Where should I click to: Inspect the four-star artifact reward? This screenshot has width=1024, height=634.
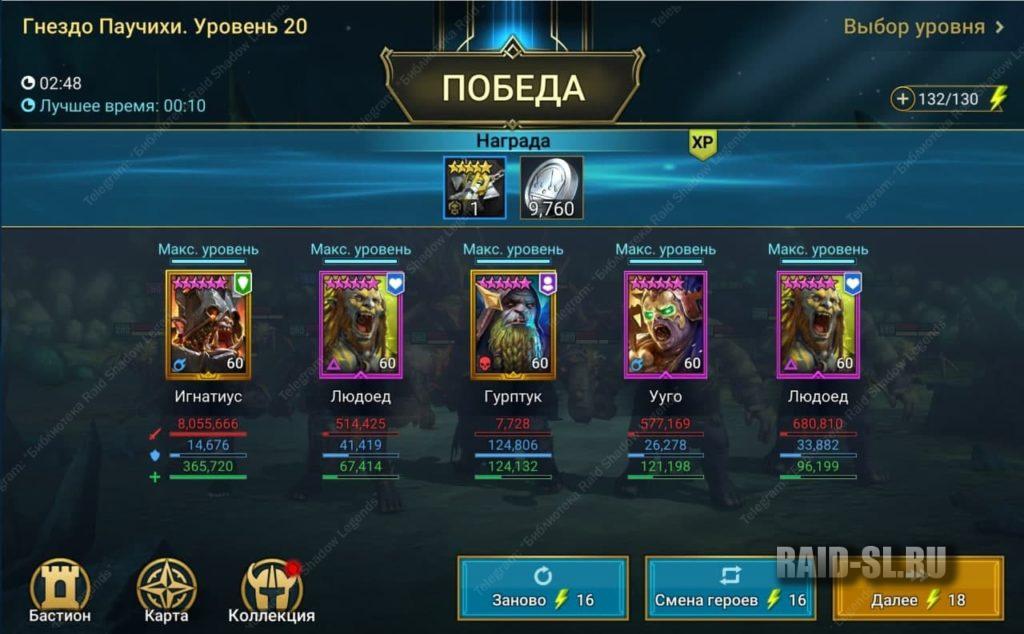coord(476,187)
